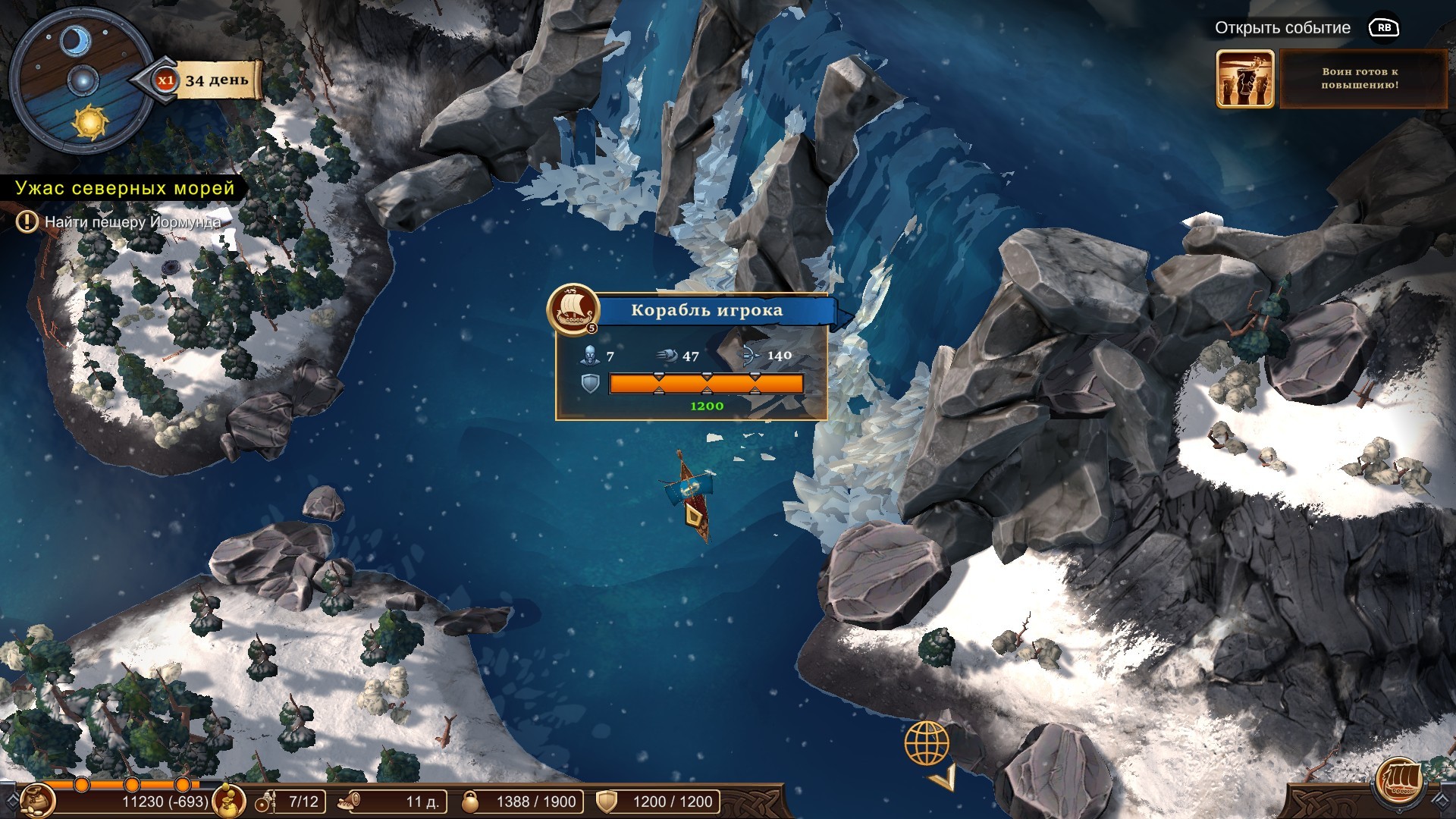Open the coin sack treasury icon
Image resolution: width=1456 pixels, height=819 pixels.
tap(36, 799)
